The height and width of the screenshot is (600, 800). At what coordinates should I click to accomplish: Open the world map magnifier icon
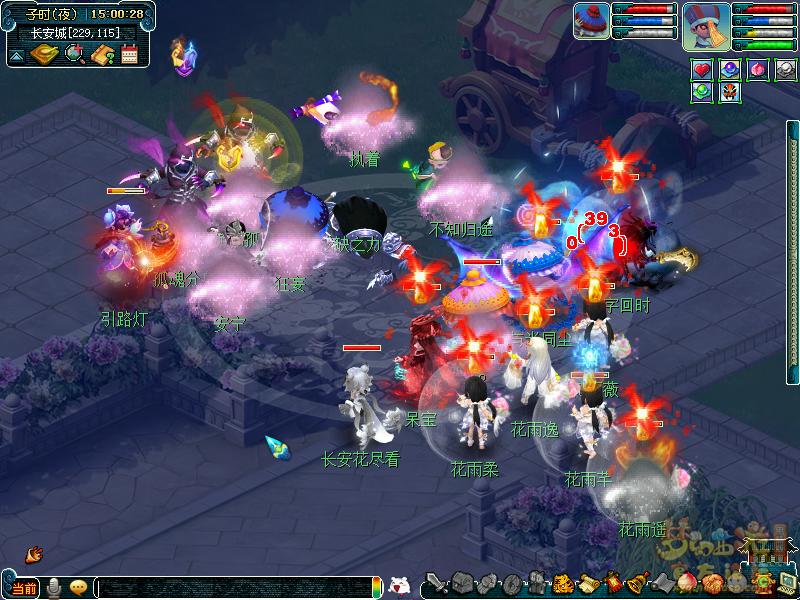click(74, 55)
